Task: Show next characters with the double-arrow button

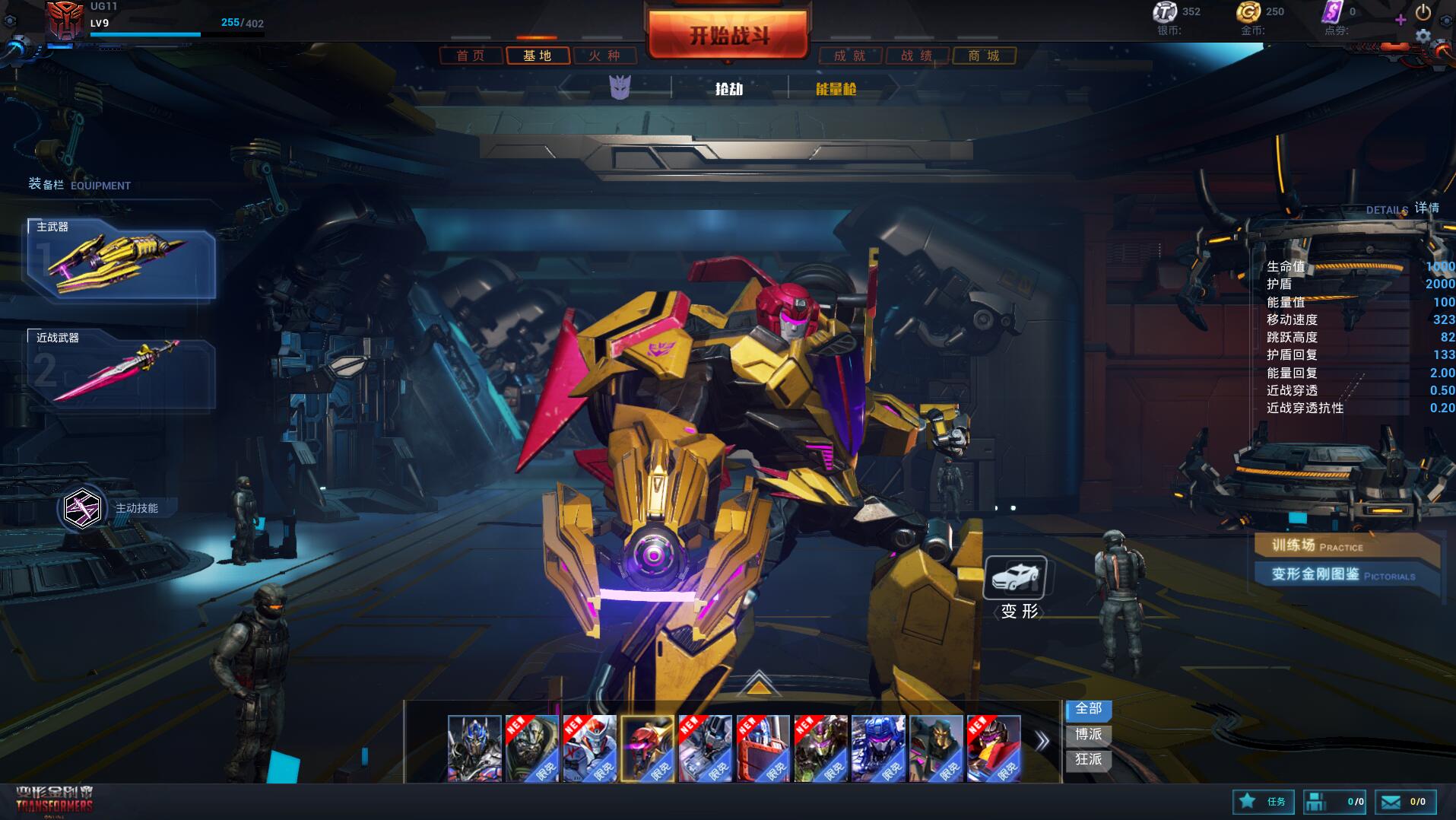Action: (x=1042, y=740)
